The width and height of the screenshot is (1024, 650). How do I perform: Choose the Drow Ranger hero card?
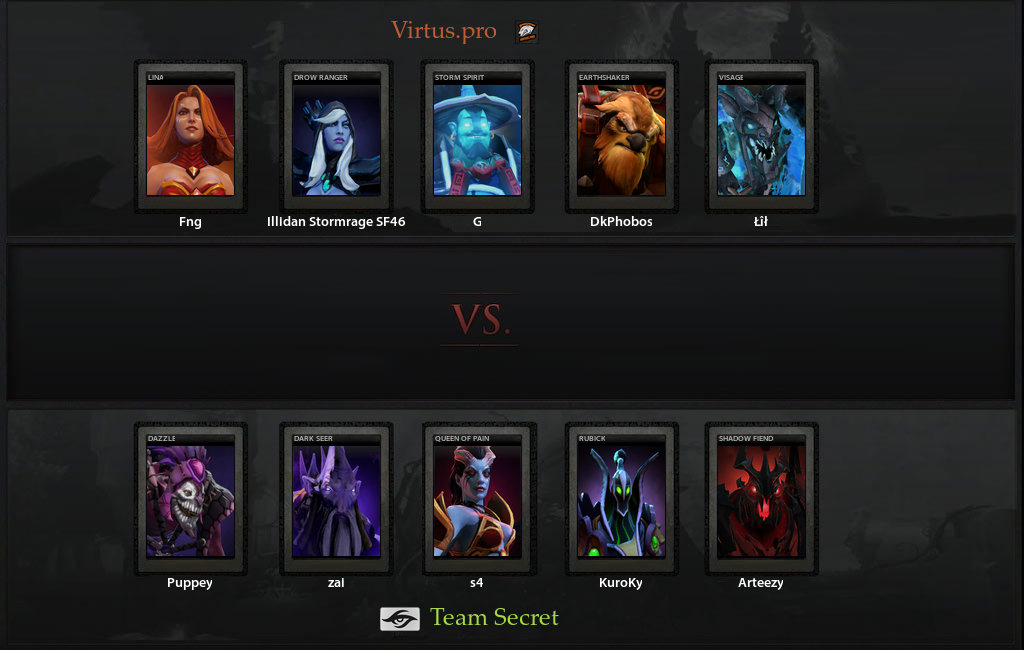coord(336,137)
